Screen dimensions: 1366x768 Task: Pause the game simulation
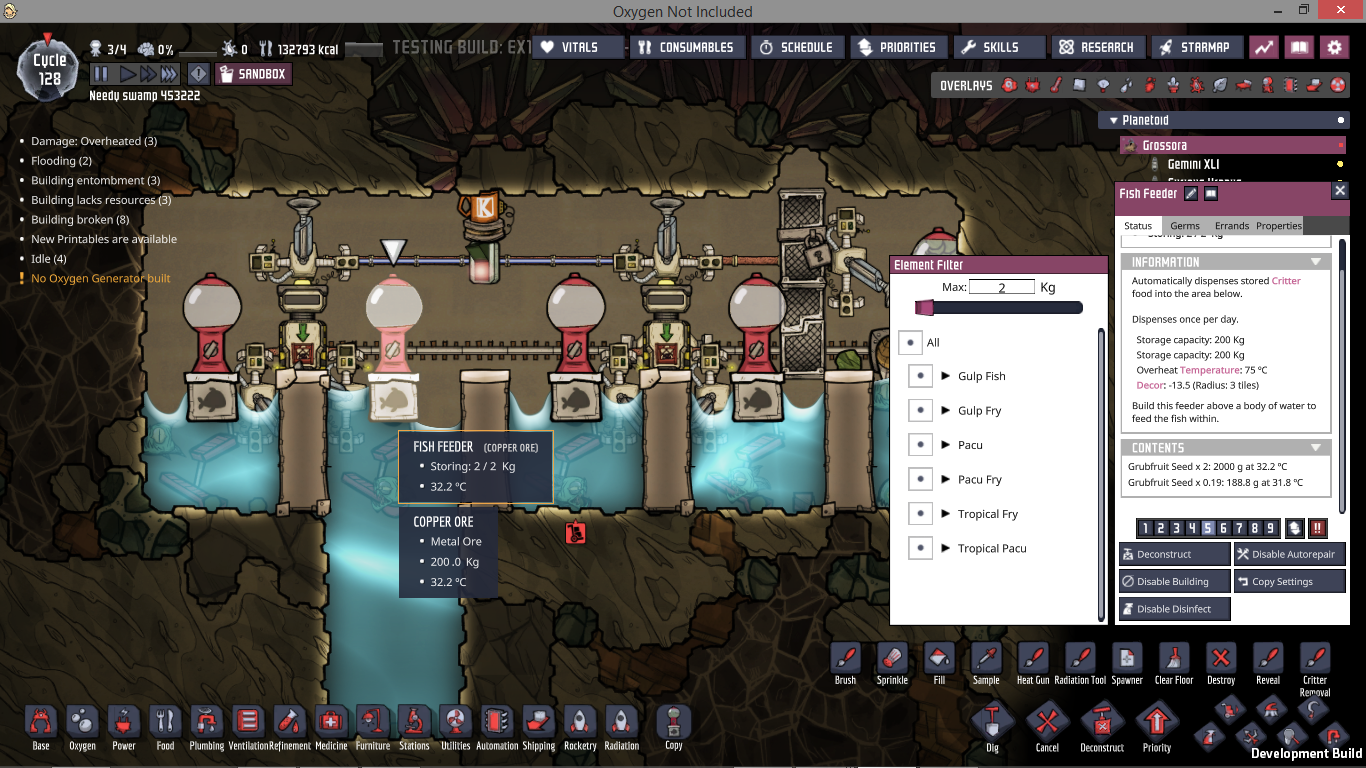101,74
